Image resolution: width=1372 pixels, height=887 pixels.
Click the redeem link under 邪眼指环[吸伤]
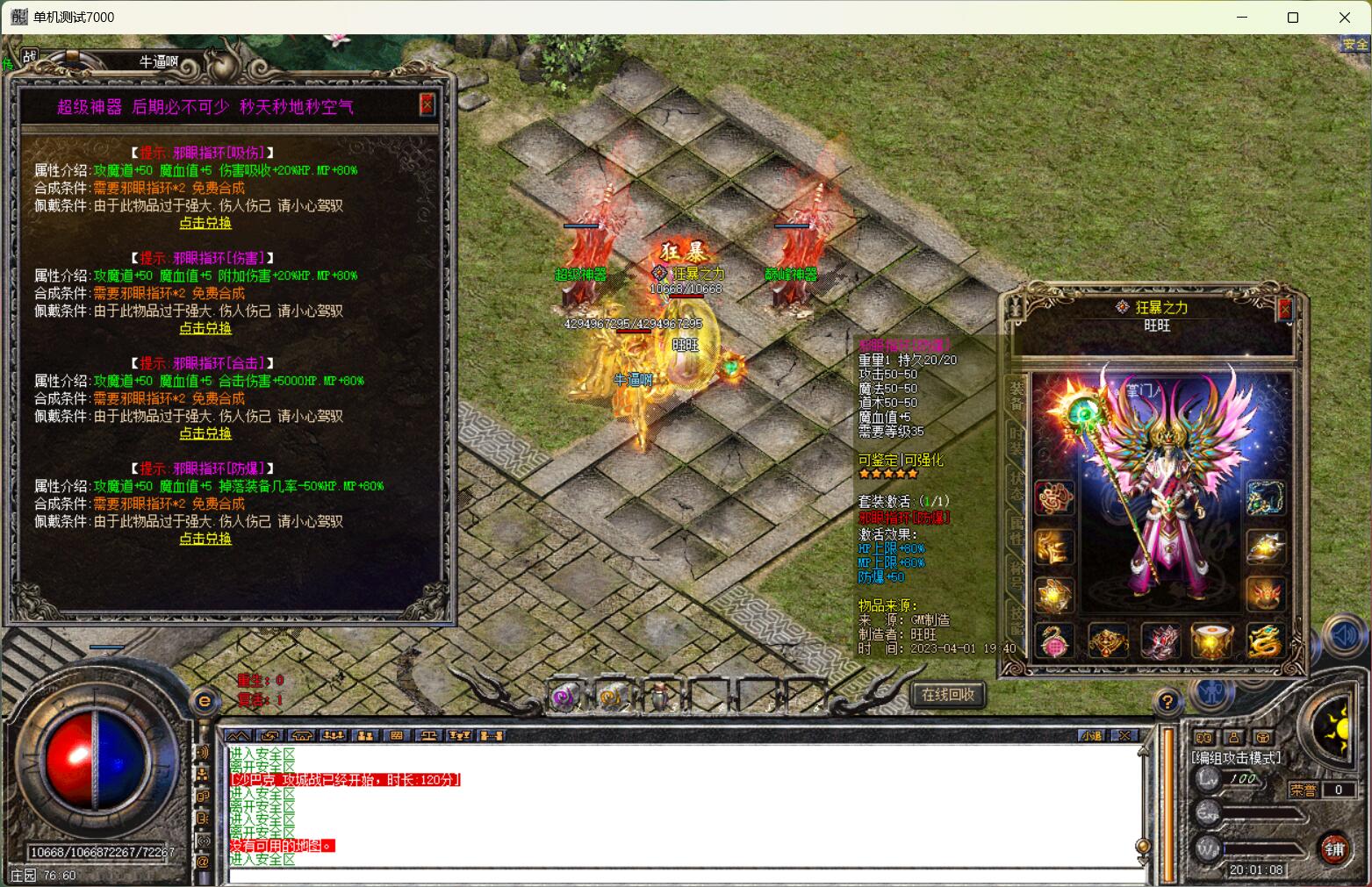205,223
